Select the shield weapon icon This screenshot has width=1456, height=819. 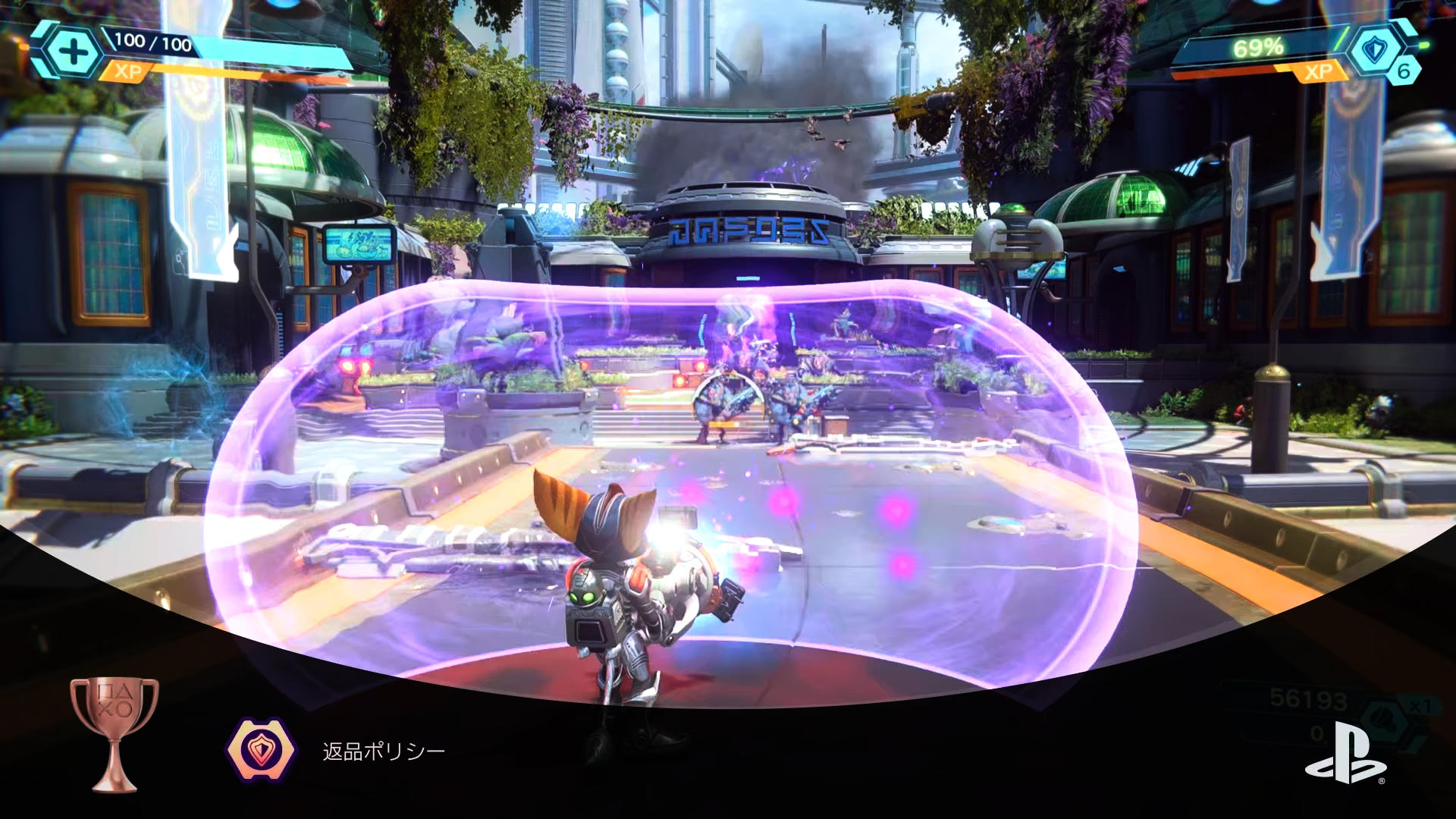1373,50
